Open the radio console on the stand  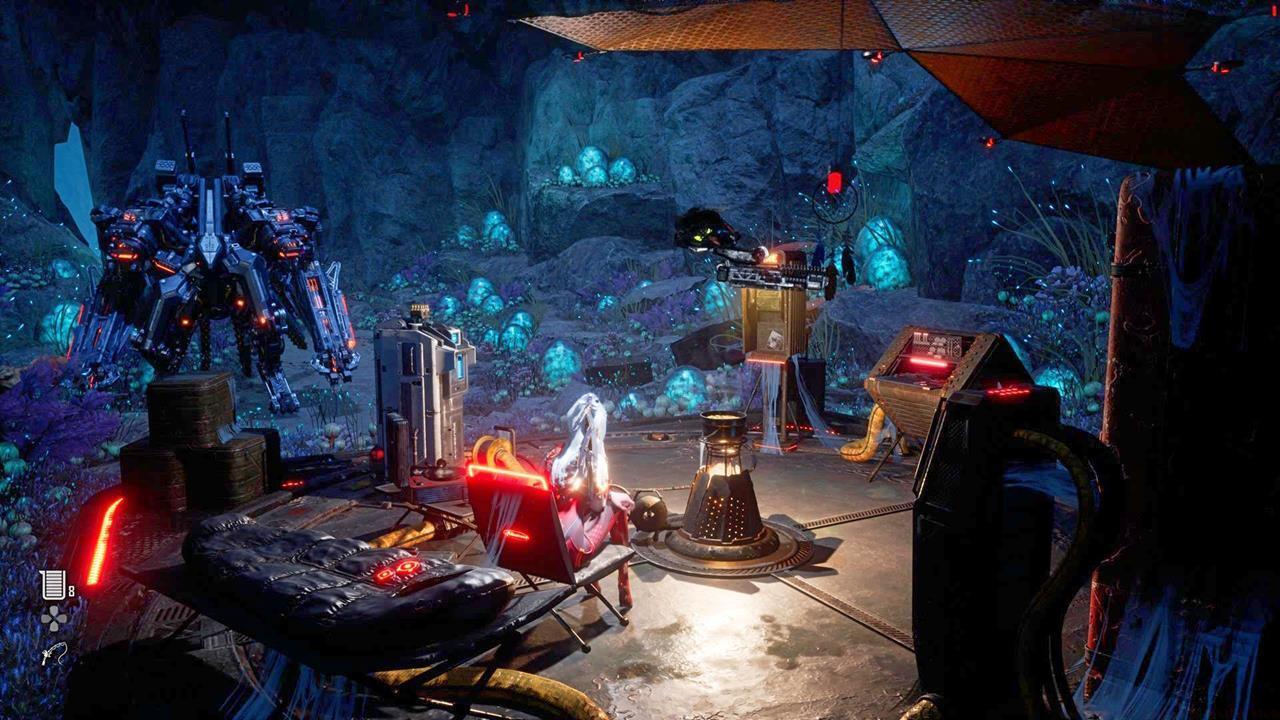775,330
